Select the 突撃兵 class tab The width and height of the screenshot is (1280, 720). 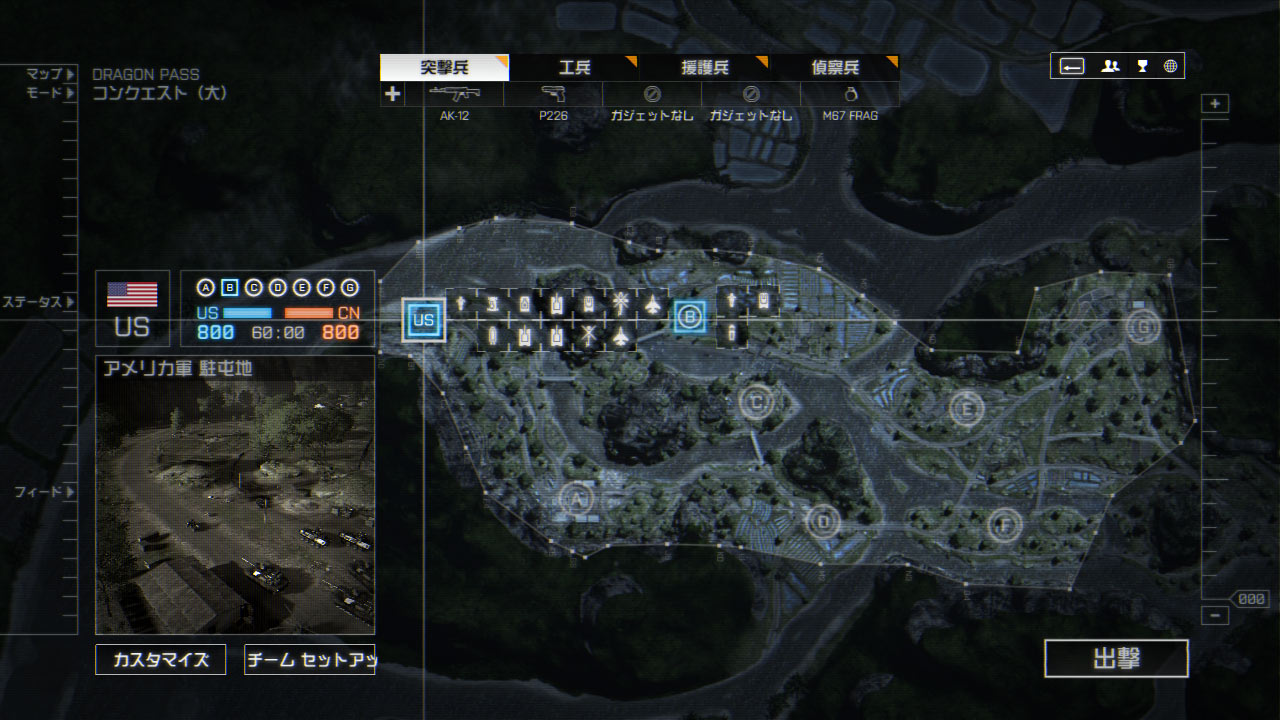click(444, 68)
